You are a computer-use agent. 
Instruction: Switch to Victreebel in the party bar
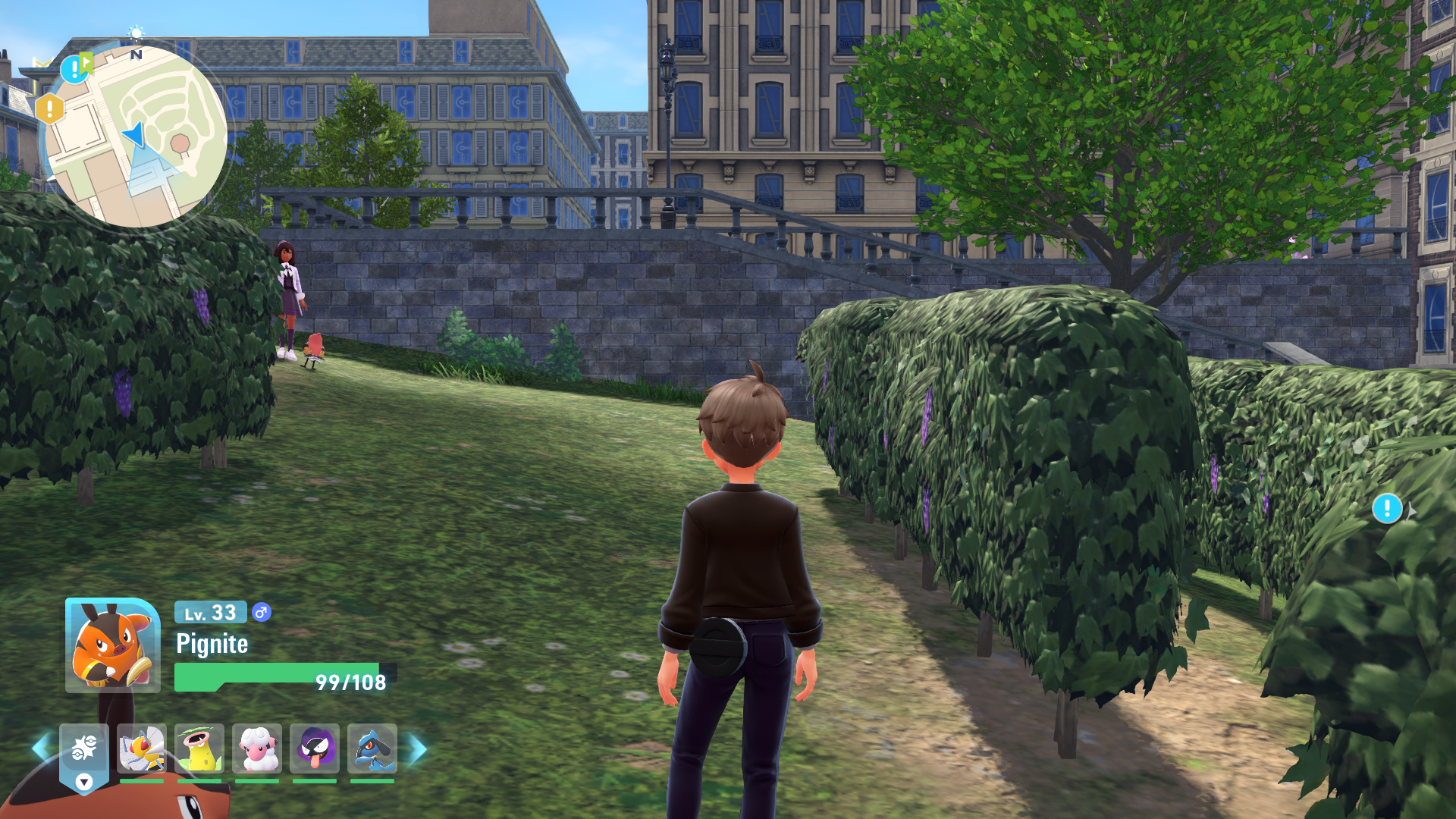point(199,749)
